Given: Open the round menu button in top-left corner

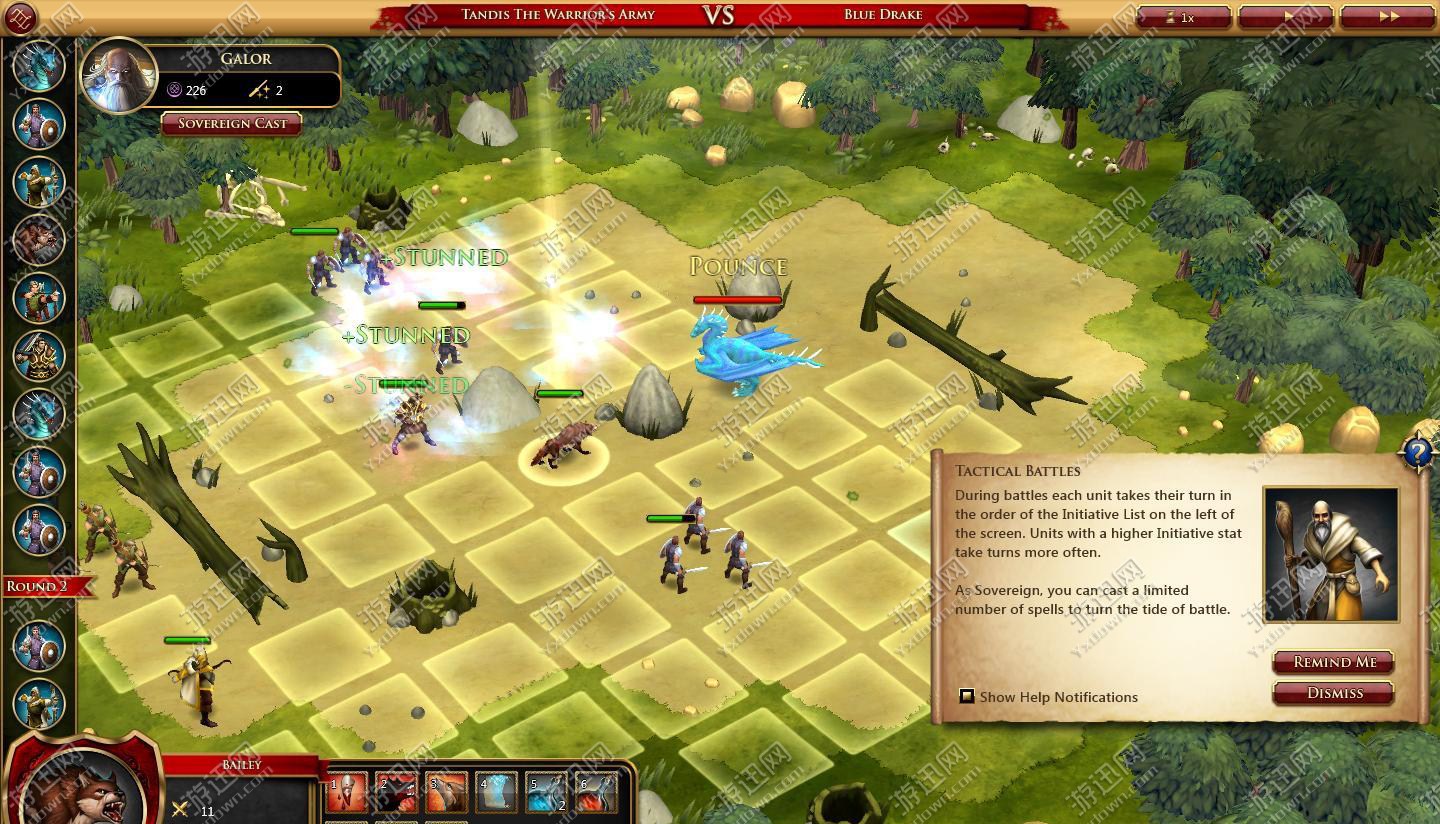Looking at the screenshot, I should [x=20, y=17].
